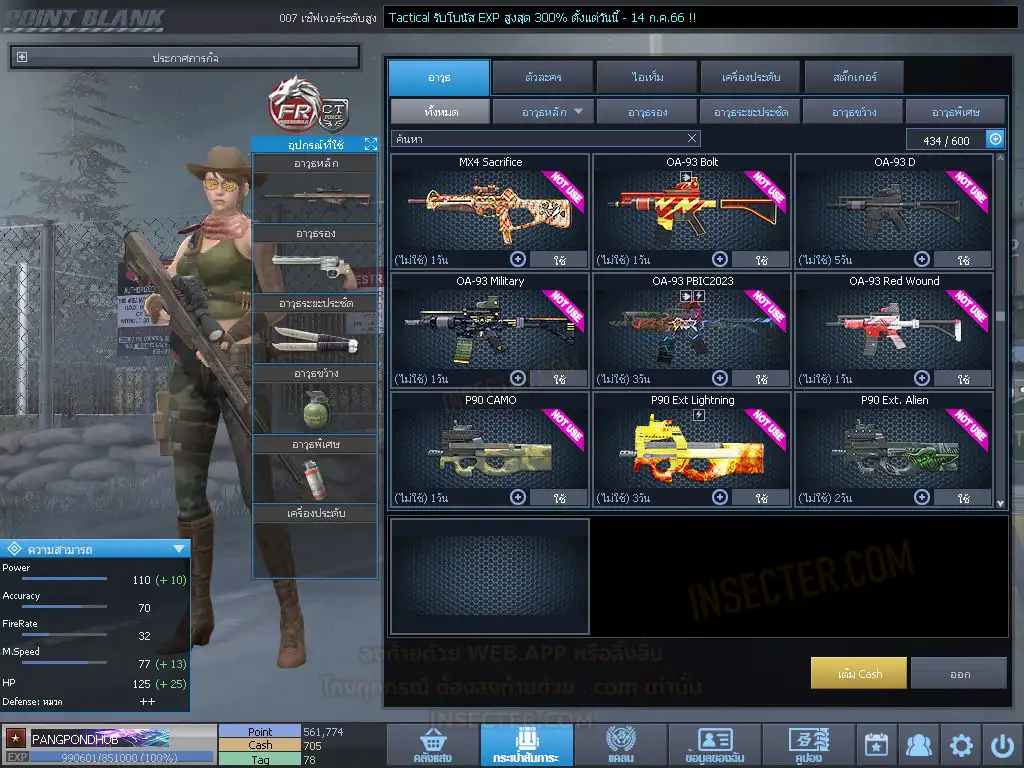The height and width of the screenshot is (768, 1024).
Task: Open the แคลน clan menu
Action: (620, 745)
